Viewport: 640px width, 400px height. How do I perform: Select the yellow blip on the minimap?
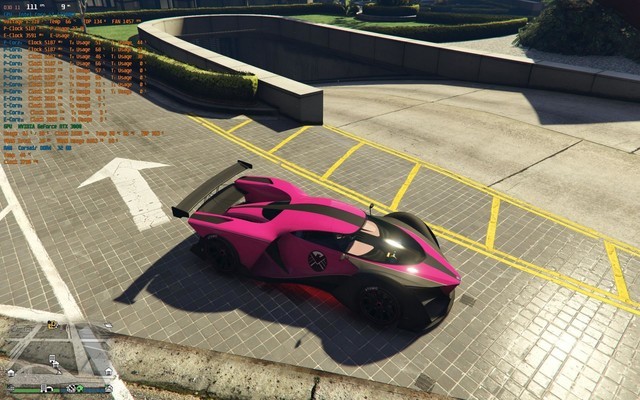point(50,324)
